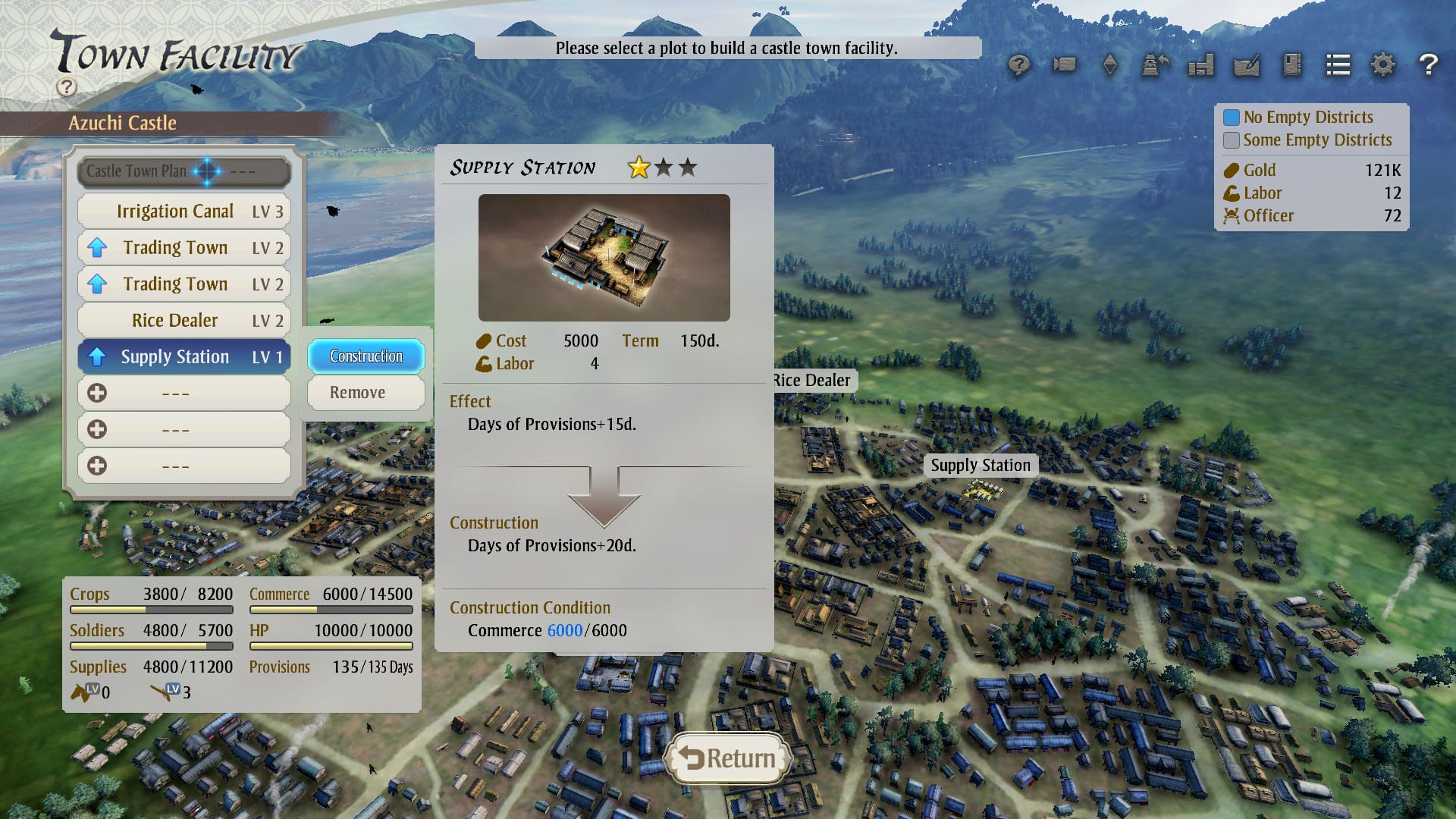The image size is (1456, 819).
Task: Choose the Rice Dealer LV 2 entry
Action: (184, 321)
